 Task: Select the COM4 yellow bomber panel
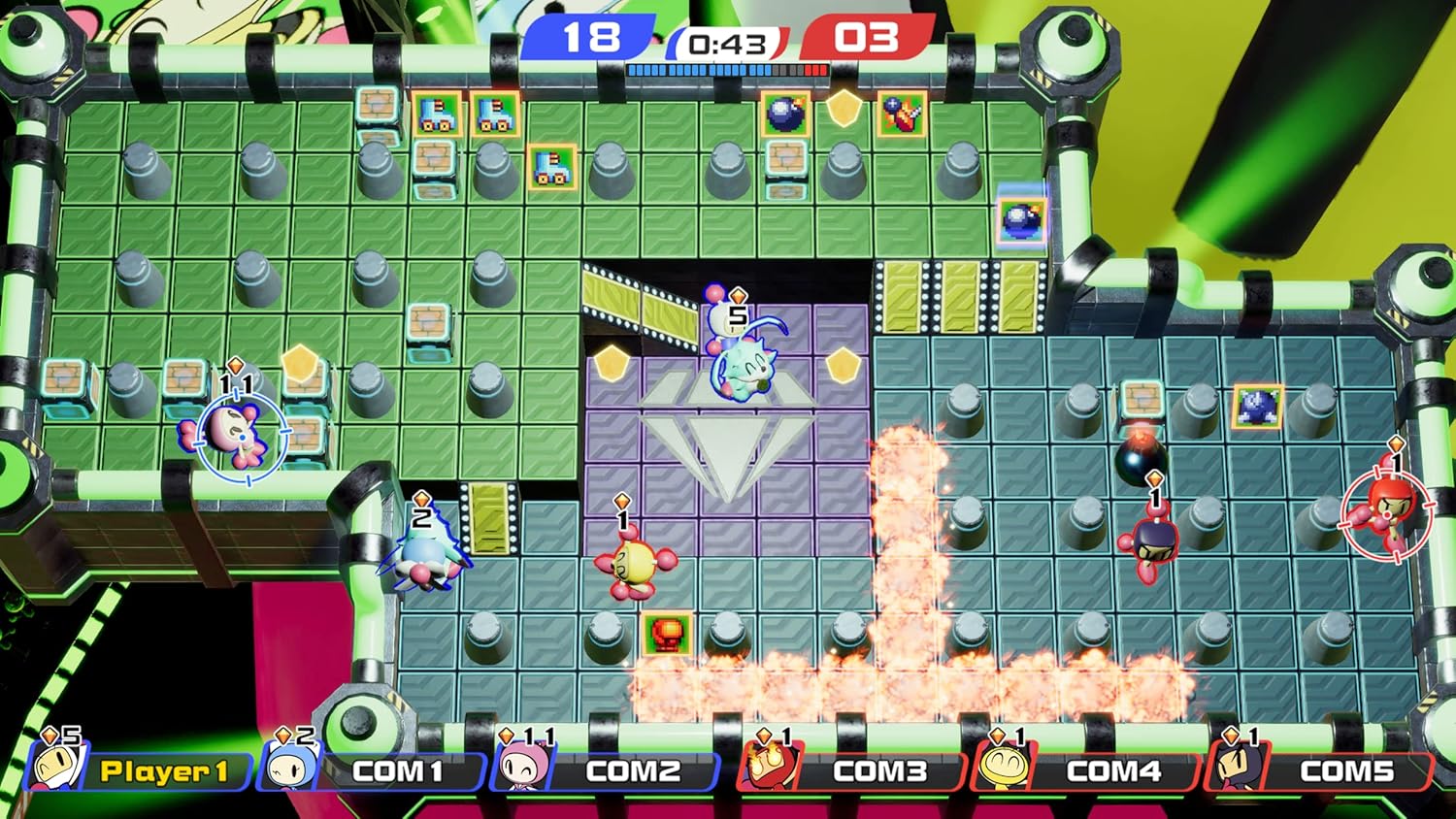pos(1087,771)
